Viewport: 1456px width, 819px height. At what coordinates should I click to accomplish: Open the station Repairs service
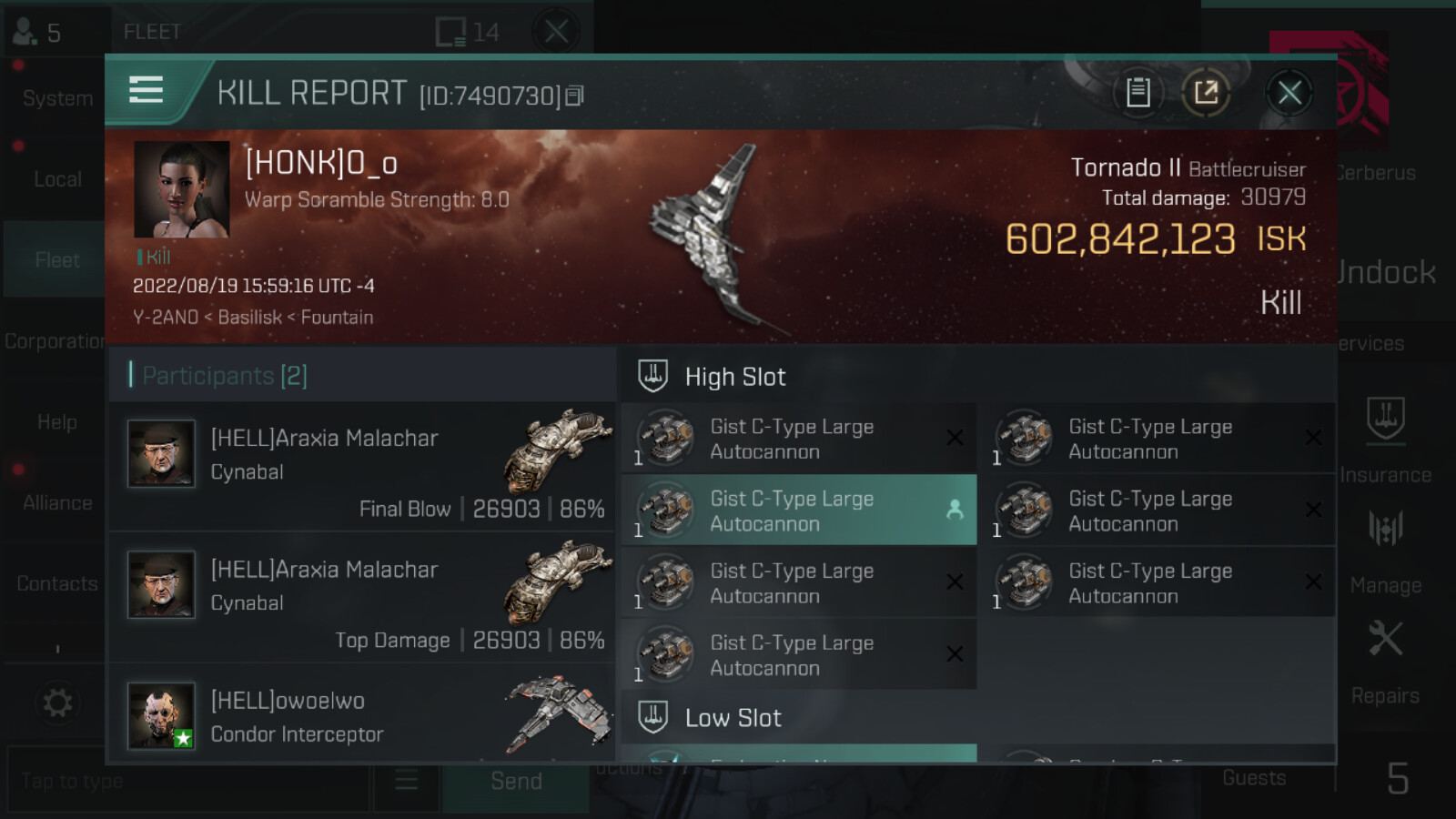(1385, 661)
